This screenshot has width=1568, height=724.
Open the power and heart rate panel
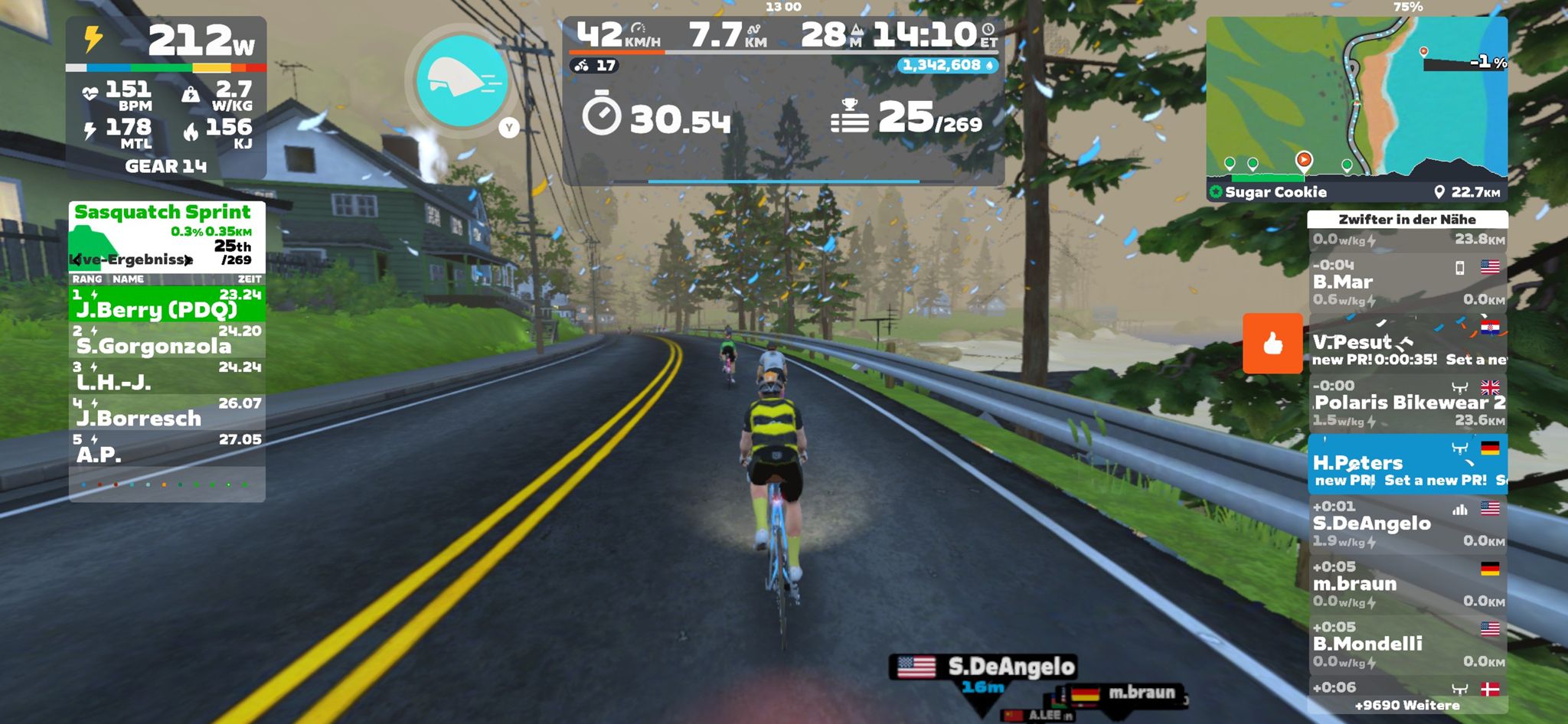click(x=166, y=96)
